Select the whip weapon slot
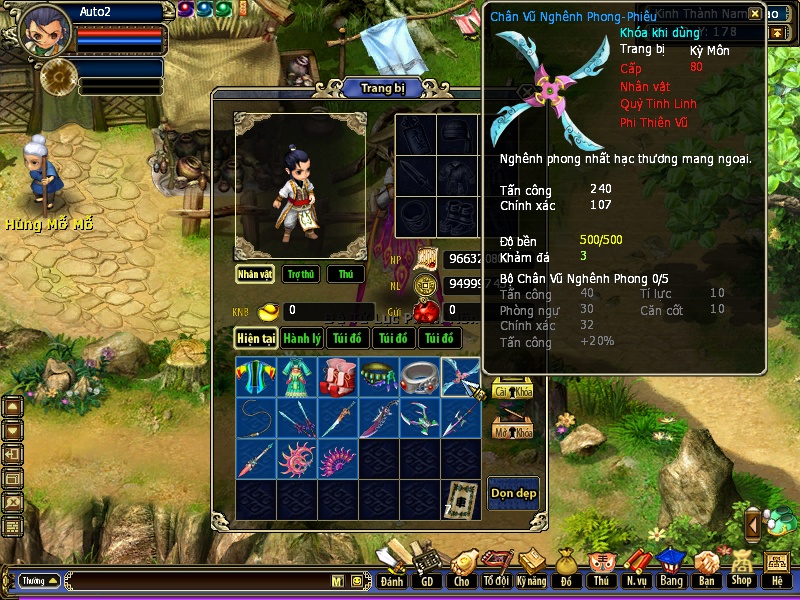Screen dimensions: 800x600 coord(255,417)
